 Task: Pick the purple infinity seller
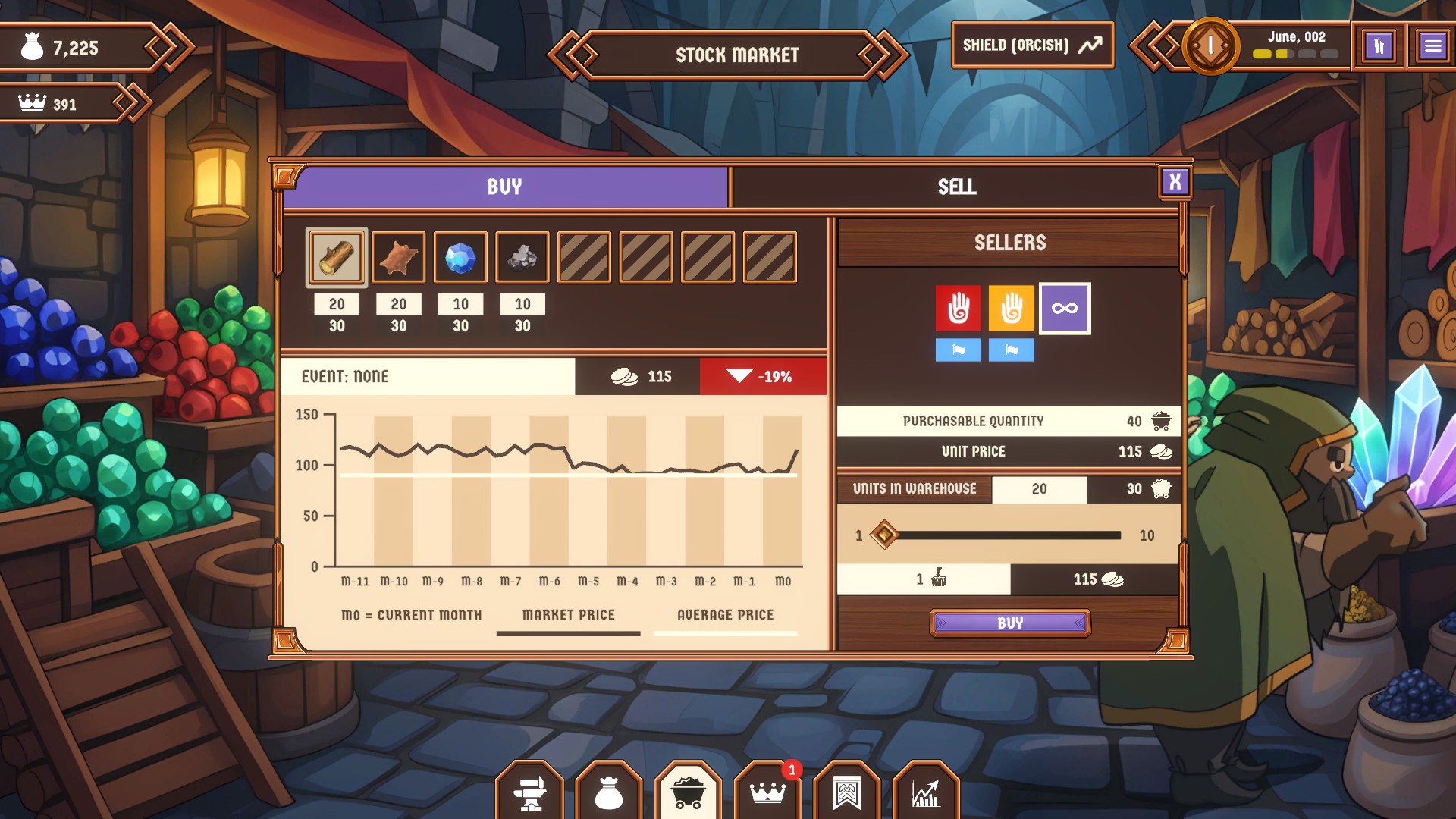[x=1065, y=308]
